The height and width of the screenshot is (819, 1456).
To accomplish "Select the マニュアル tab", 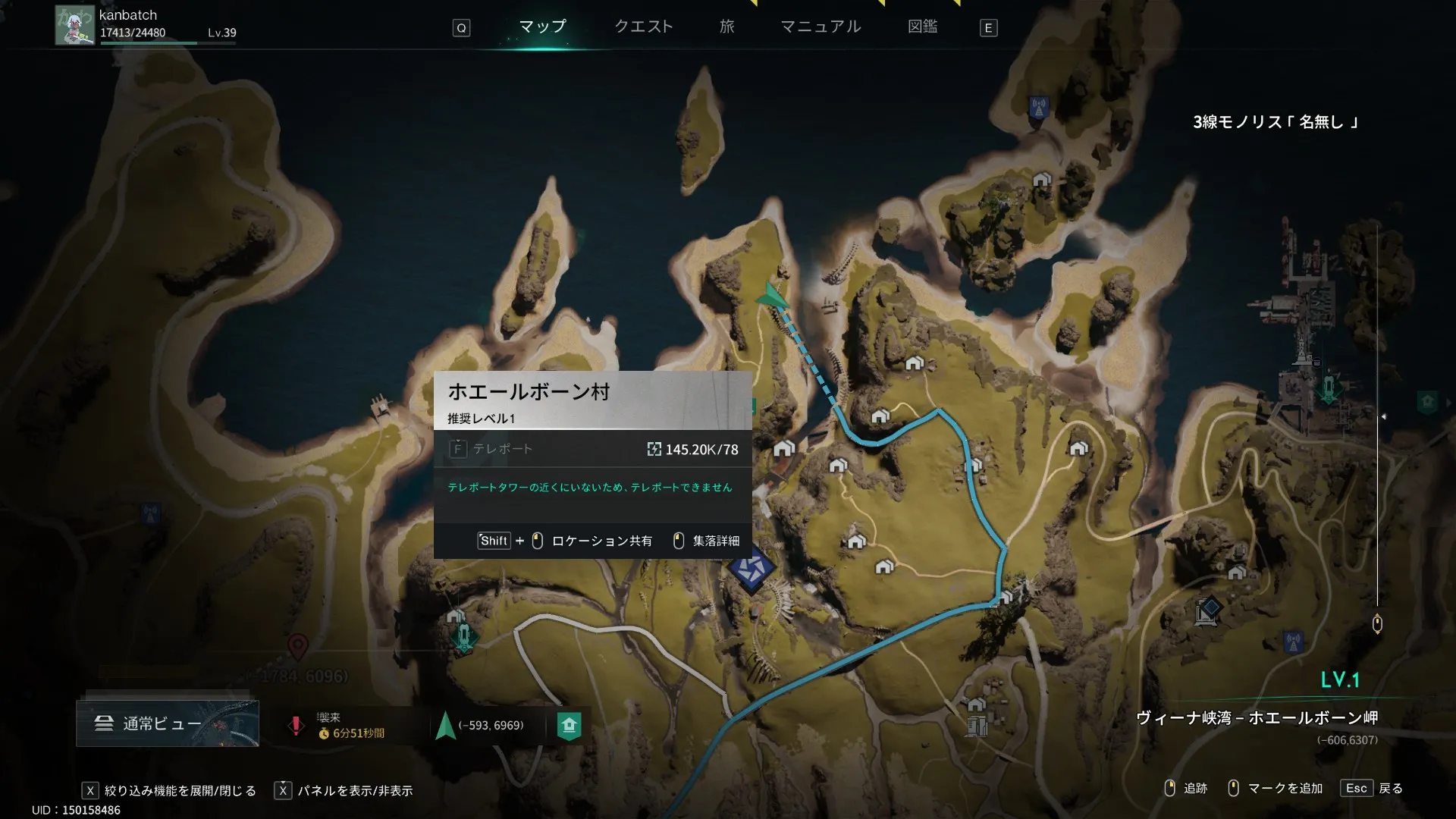I will tap(821, 27).
